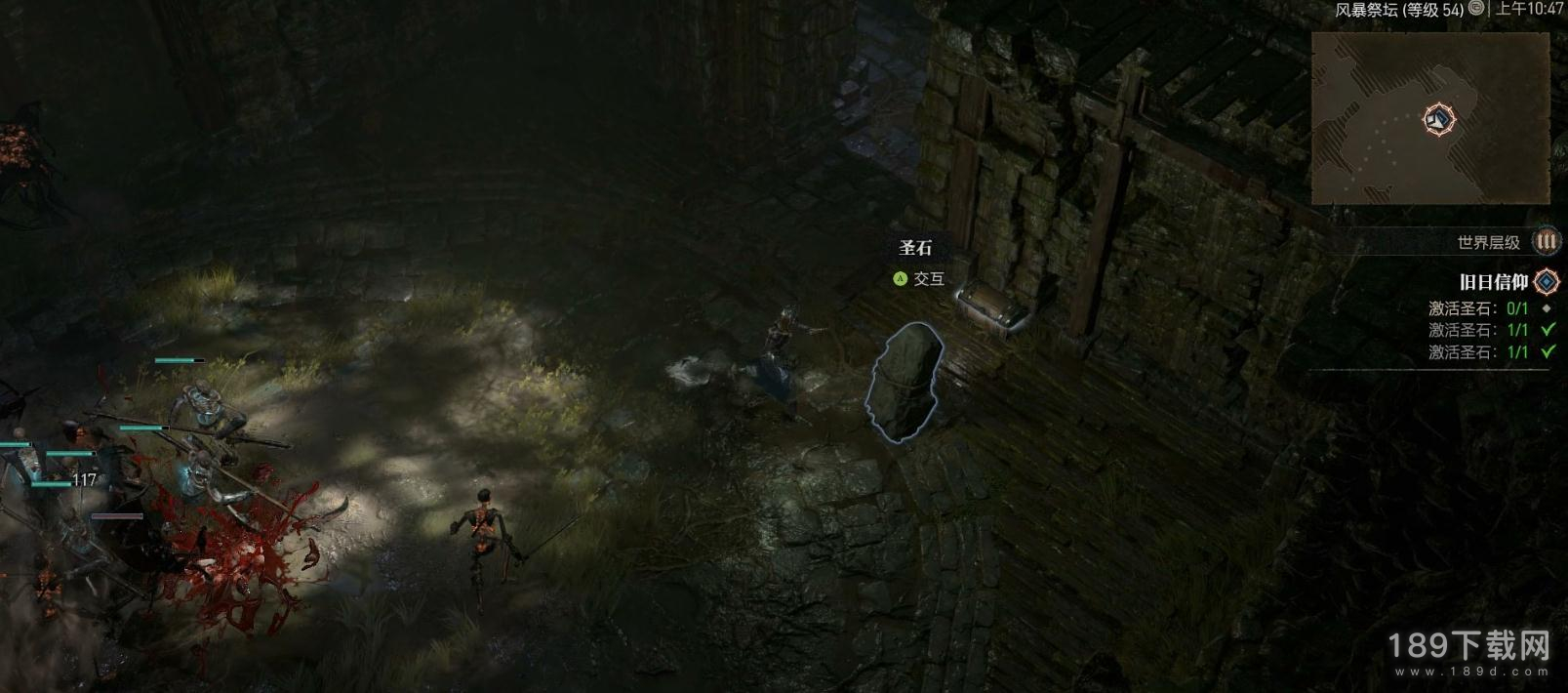Click the blue diamond quest icon

click(1547, 282)
